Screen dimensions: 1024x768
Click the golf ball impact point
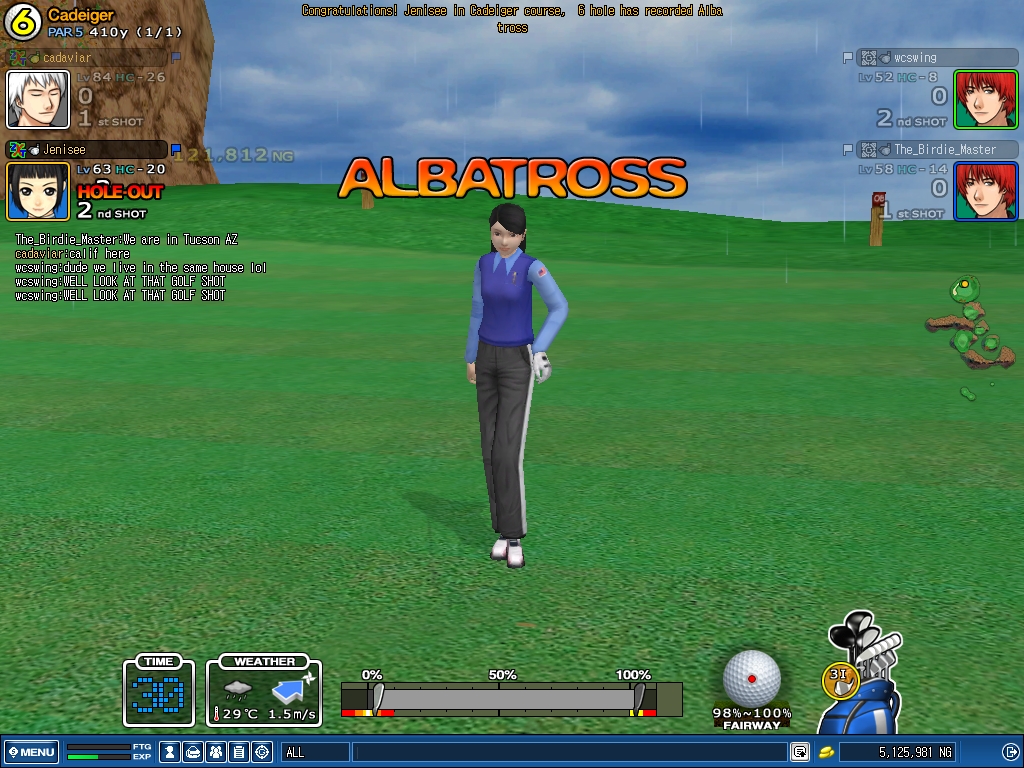coord(752,679)
